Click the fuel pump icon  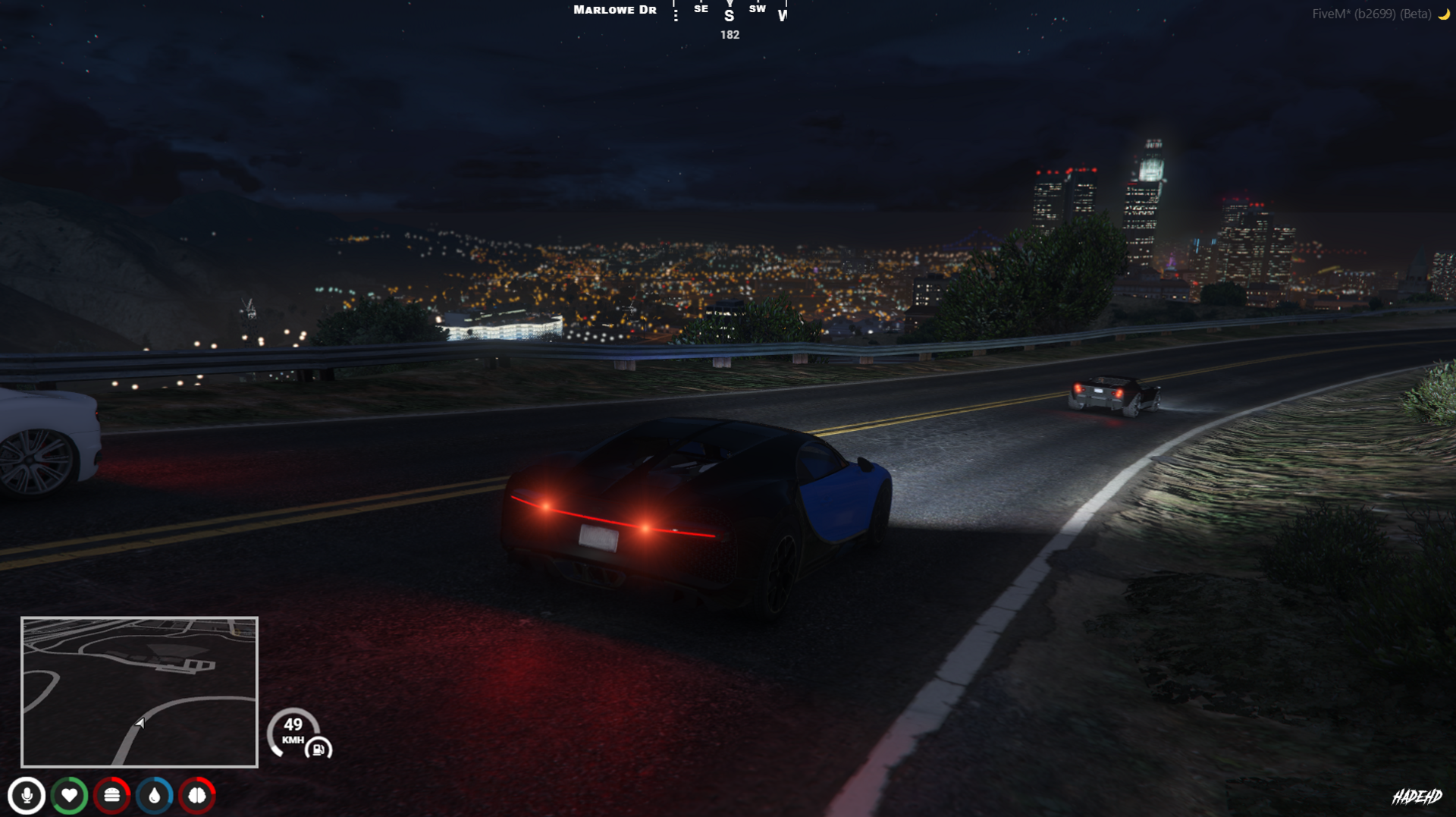point(318,749)
